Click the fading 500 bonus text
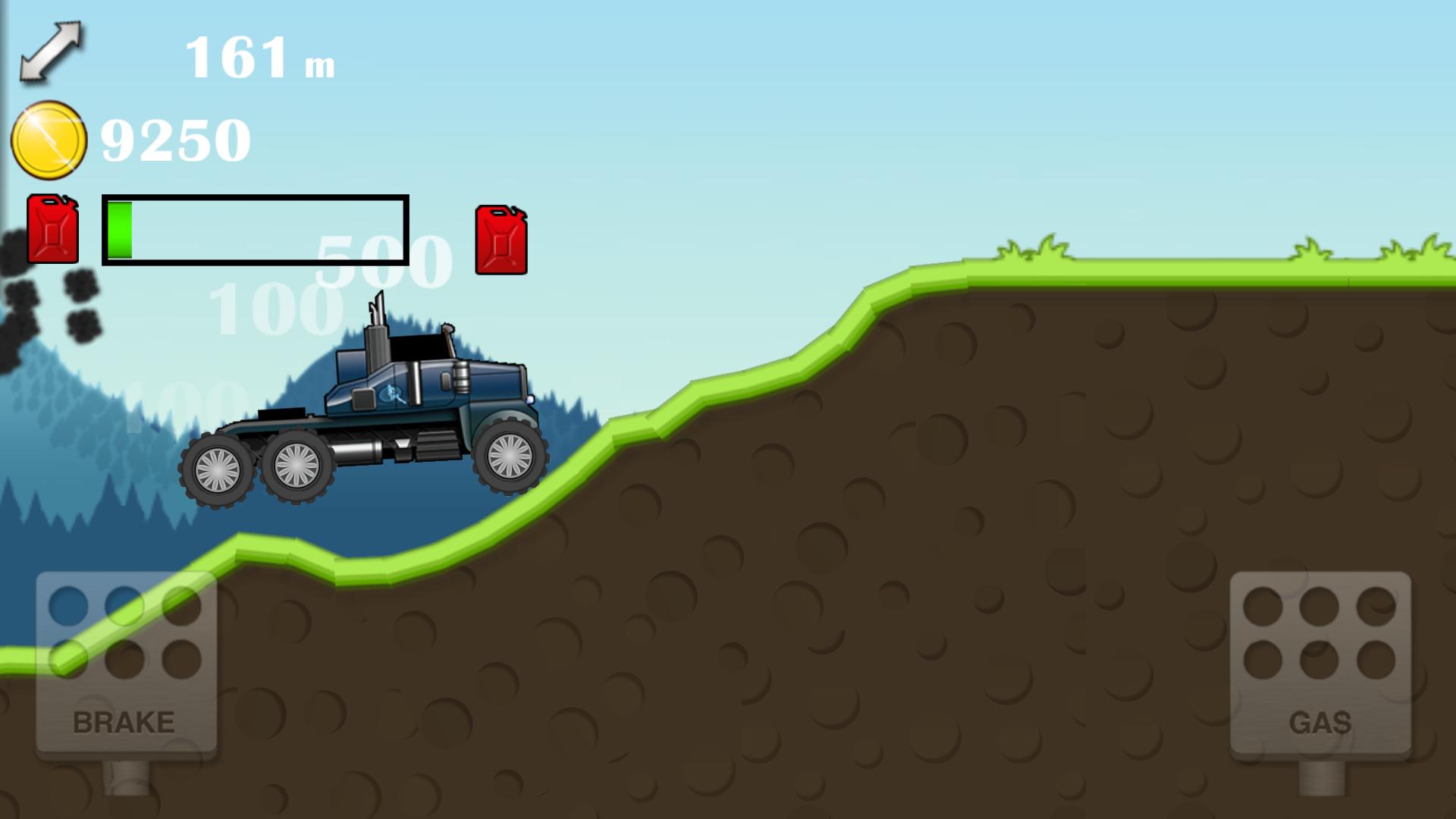 [x=381, y=258]
